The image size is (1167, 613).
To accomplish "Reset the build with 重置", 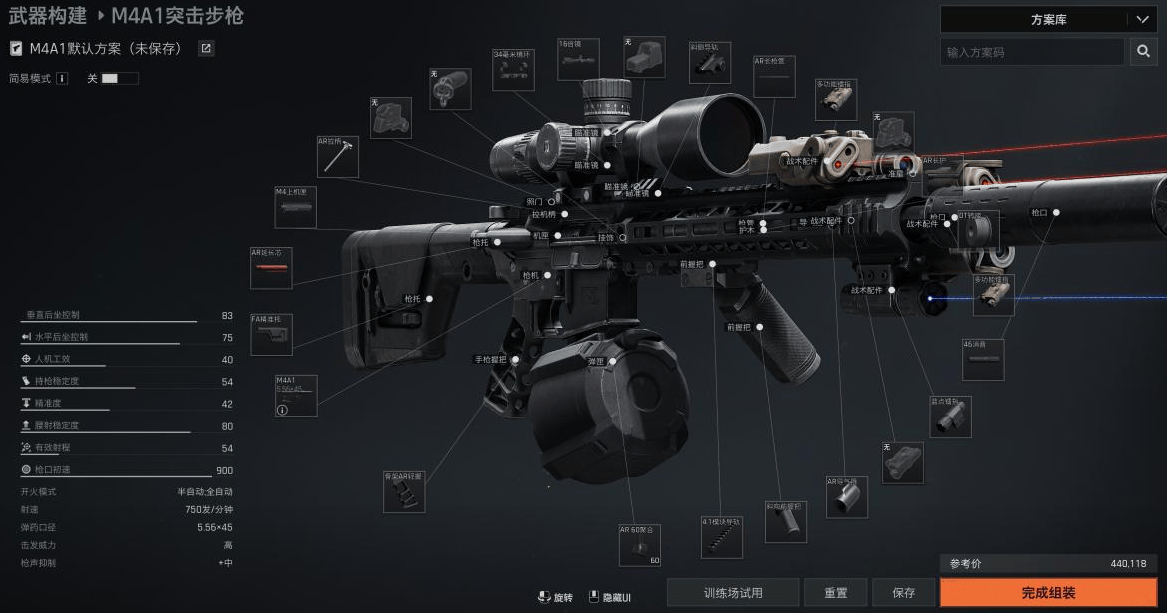I will click(x=836, y=593).
